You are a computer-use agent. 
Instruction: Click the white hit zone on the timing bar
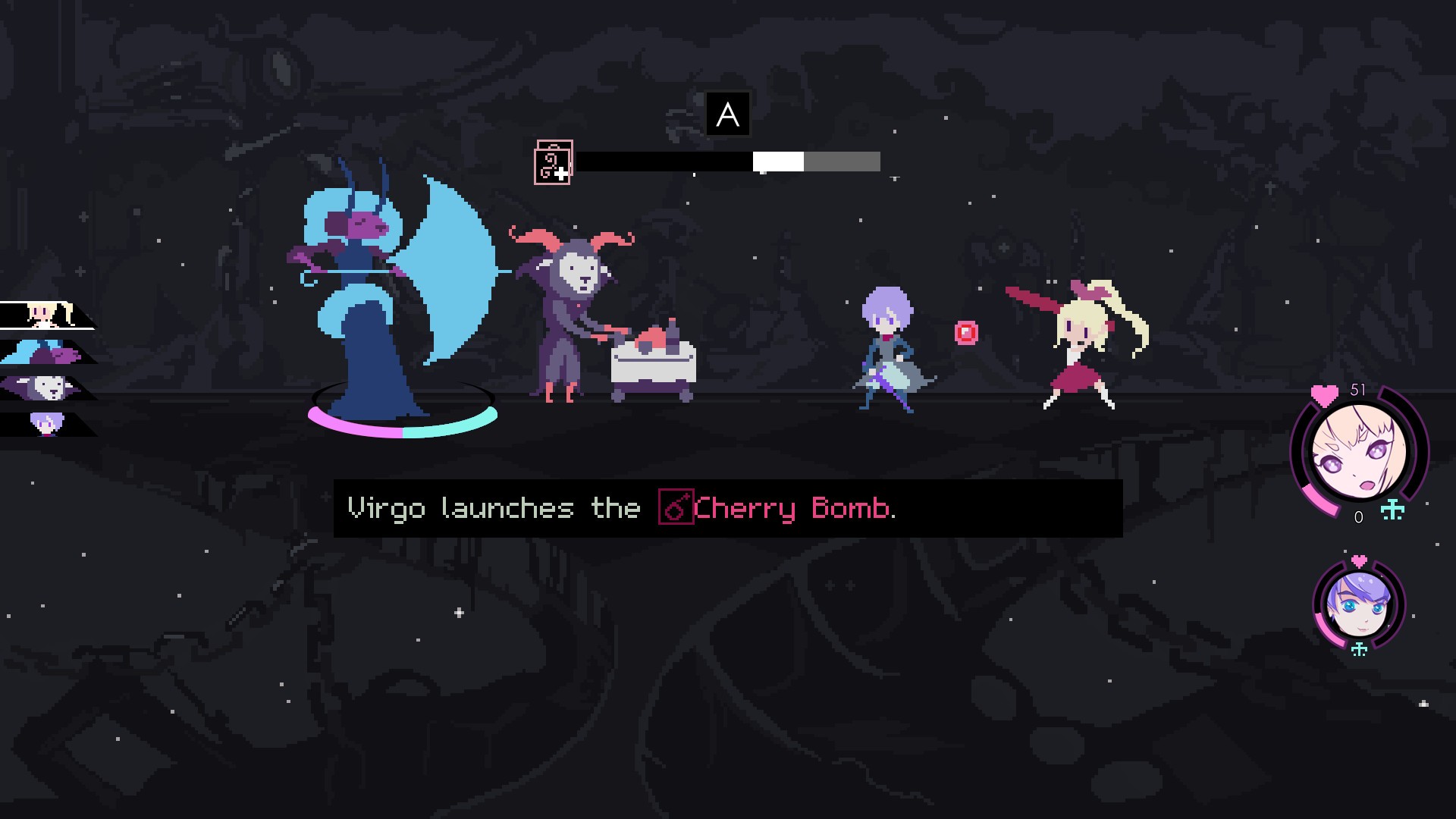coord(777,162)
